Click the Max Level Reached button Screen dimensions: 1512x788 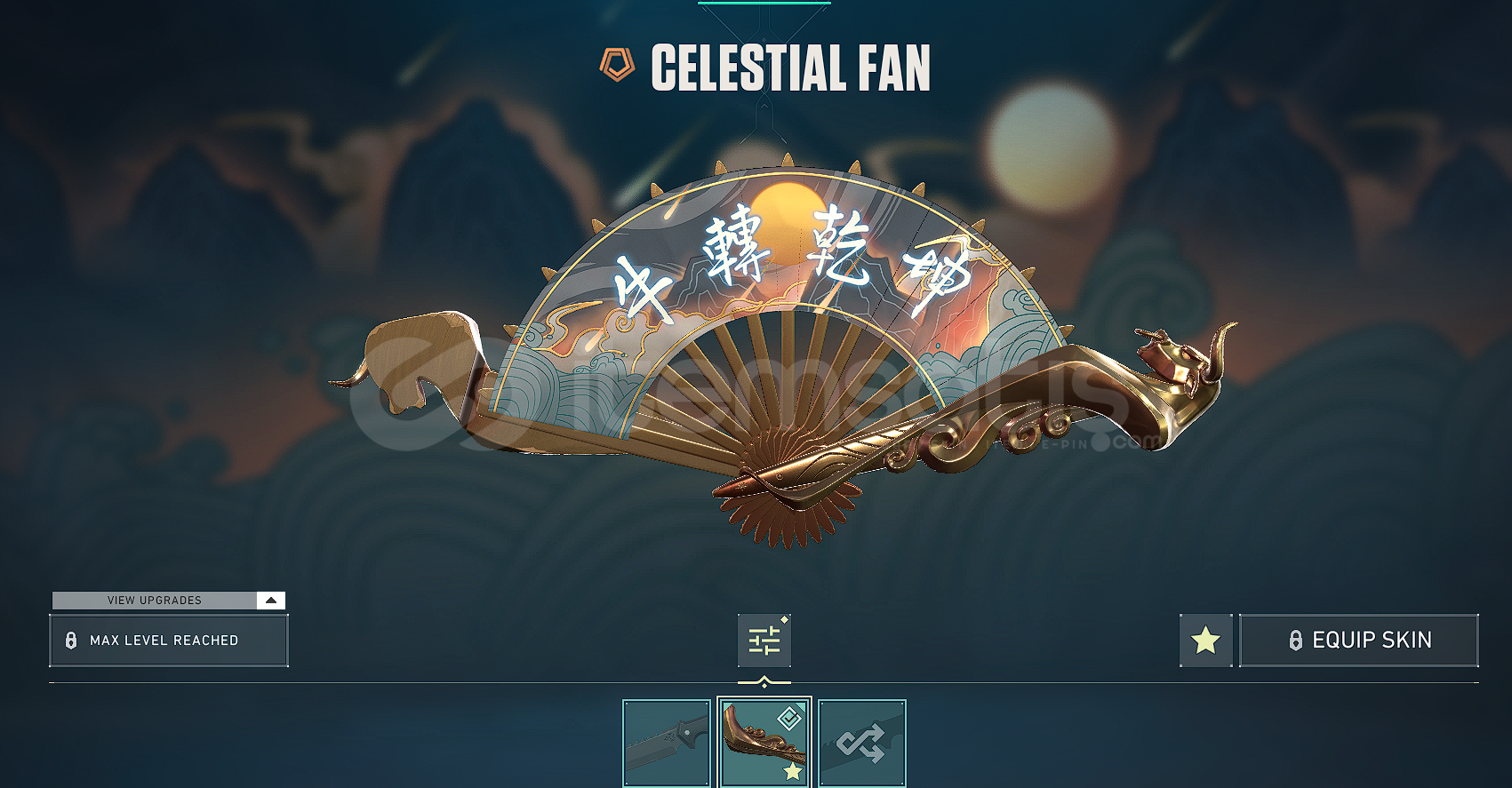tap(169, 641)
